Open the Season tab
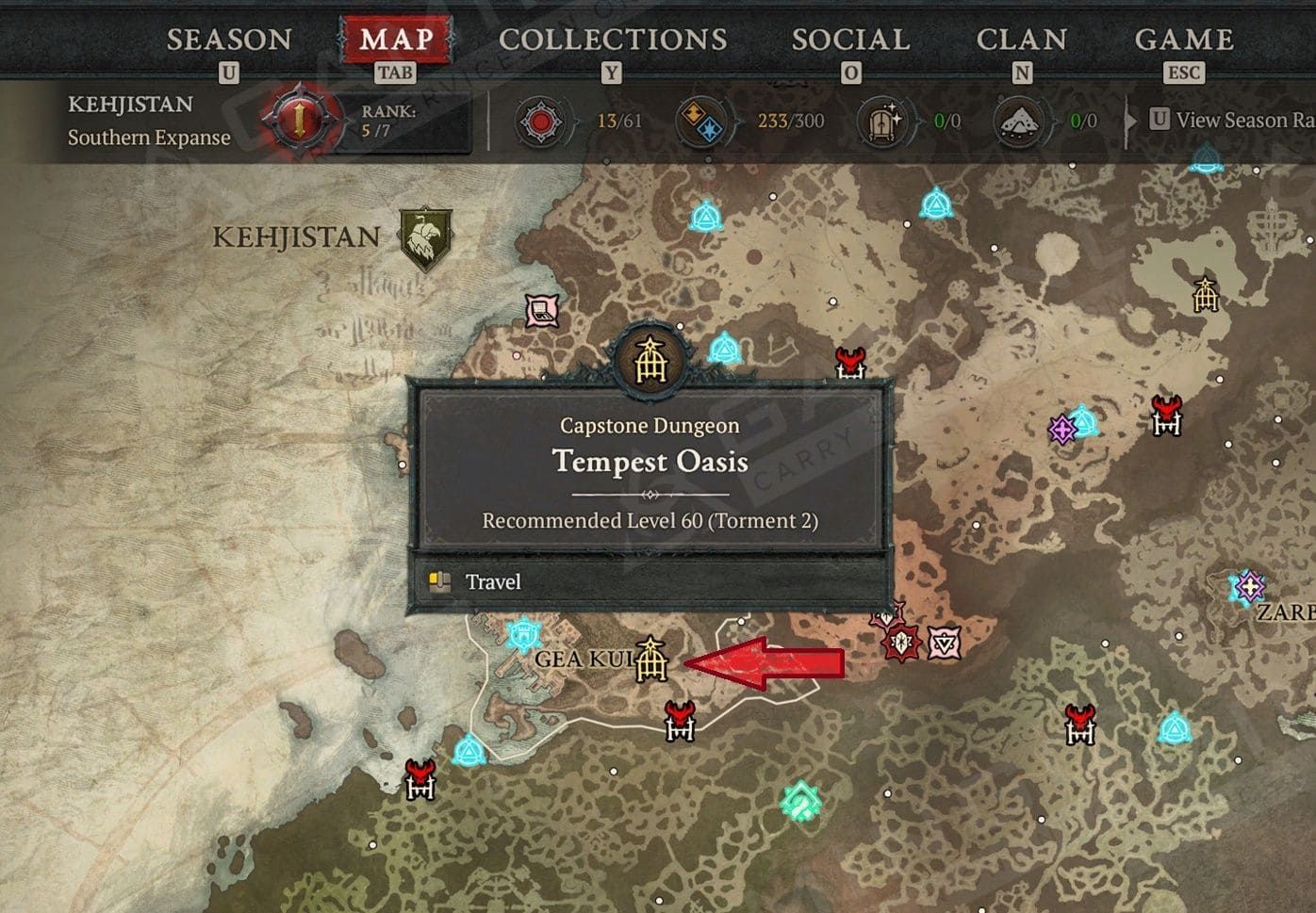The width and height of the screenshot is (1316, 913). point(229,40)
